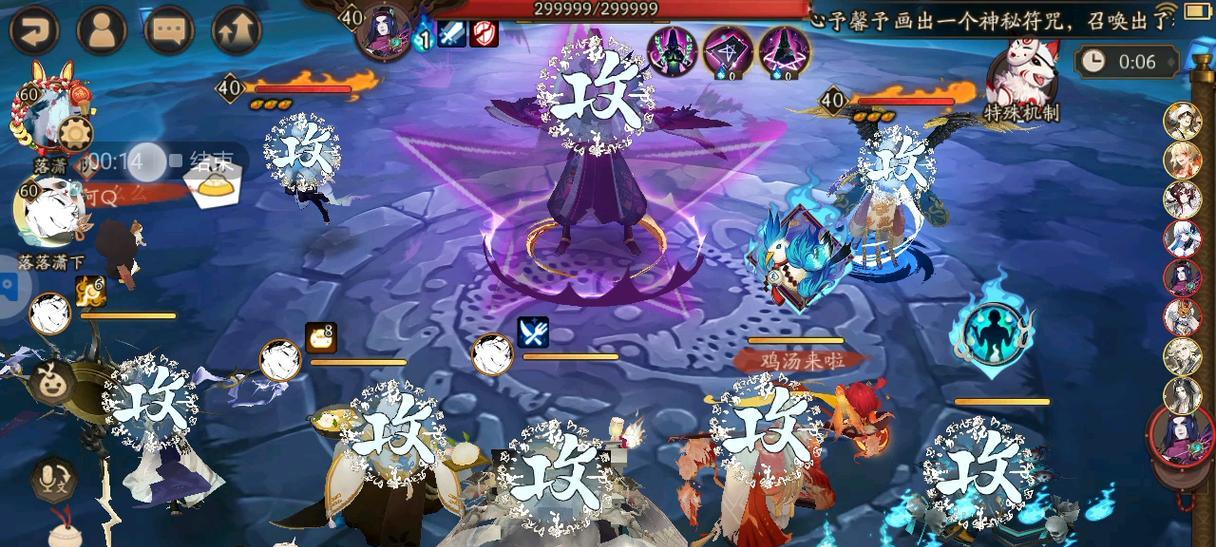View the boss portrait at level 40
The width and height of the screenshot is (1216, 547).
[x=387, y=29]
